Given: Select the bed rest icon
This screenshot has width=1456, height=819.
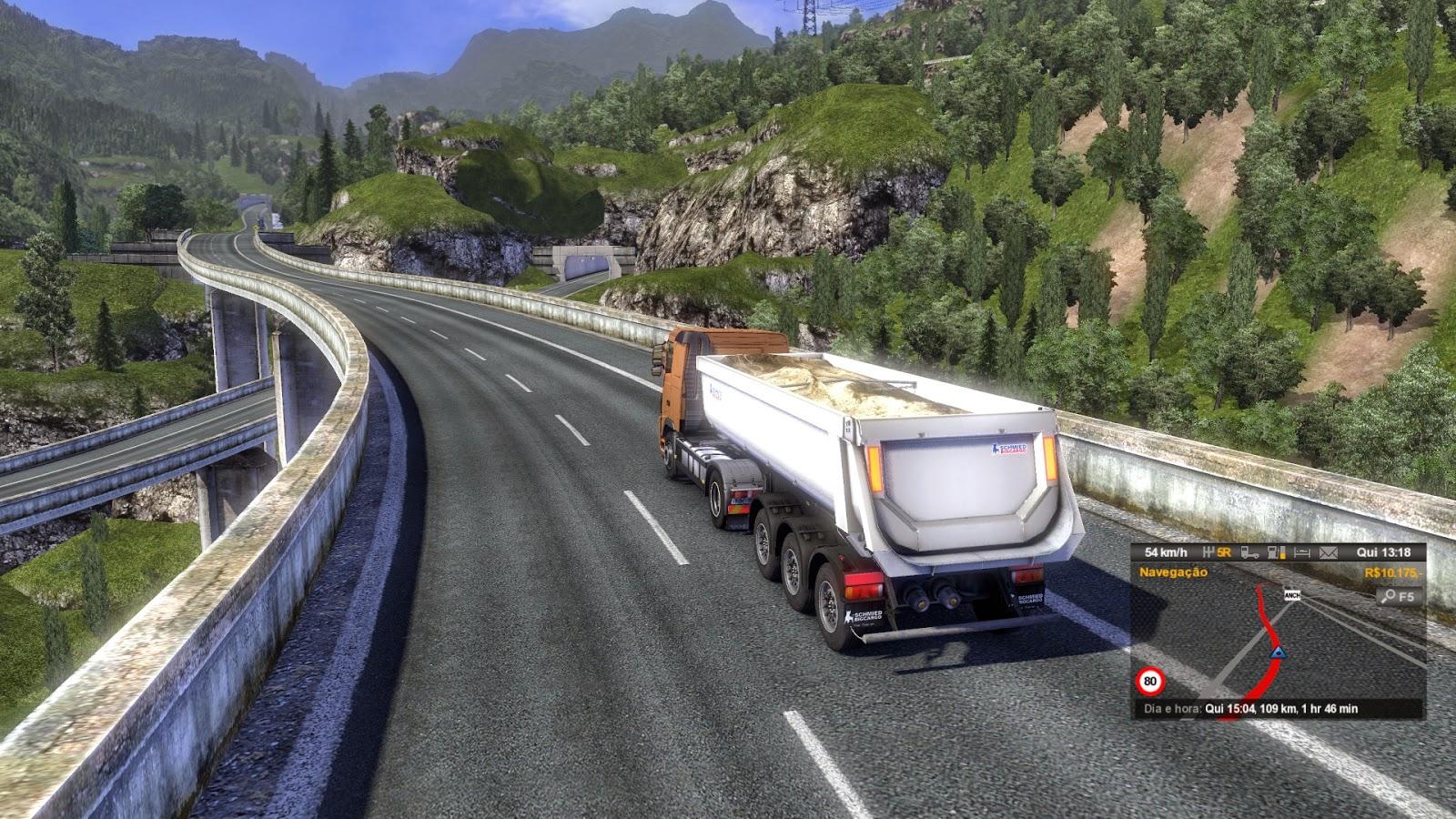Looking at the screenshot, I should click(x=1303, y=552).
